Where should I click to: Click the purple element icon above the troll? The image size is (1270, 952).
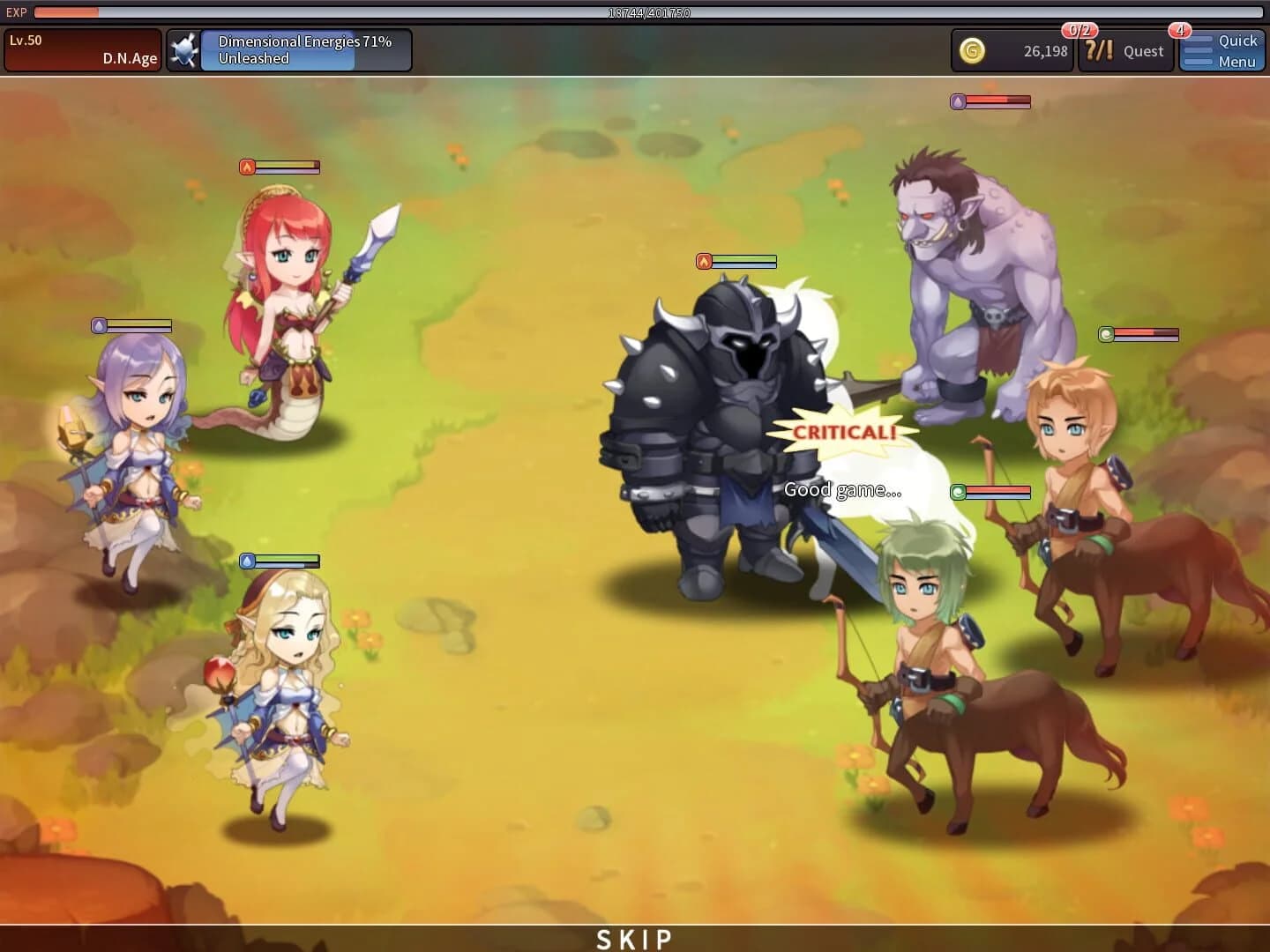959,100
